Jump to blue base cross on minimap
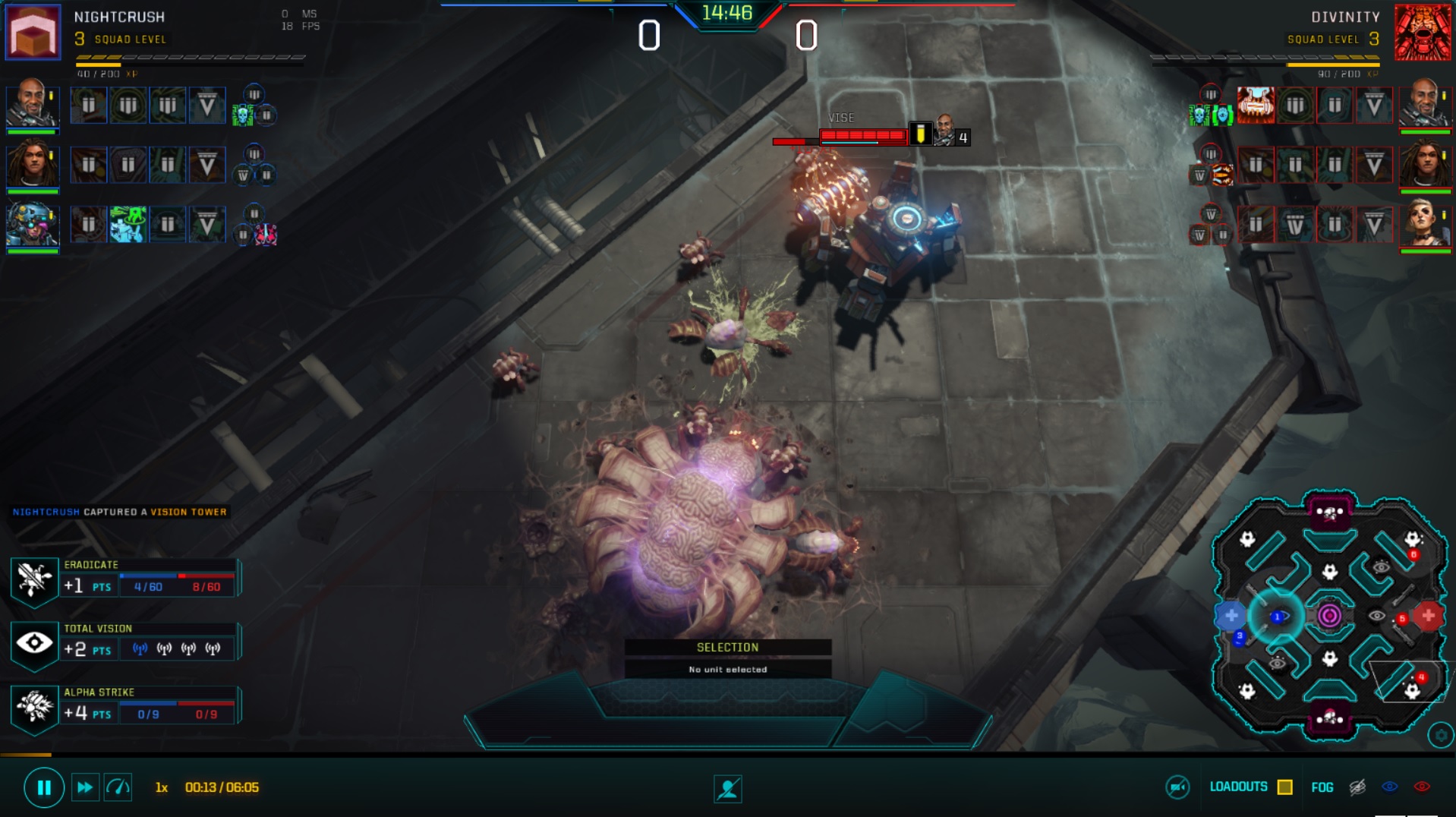1456x817 pixels. coord(1231,615)
